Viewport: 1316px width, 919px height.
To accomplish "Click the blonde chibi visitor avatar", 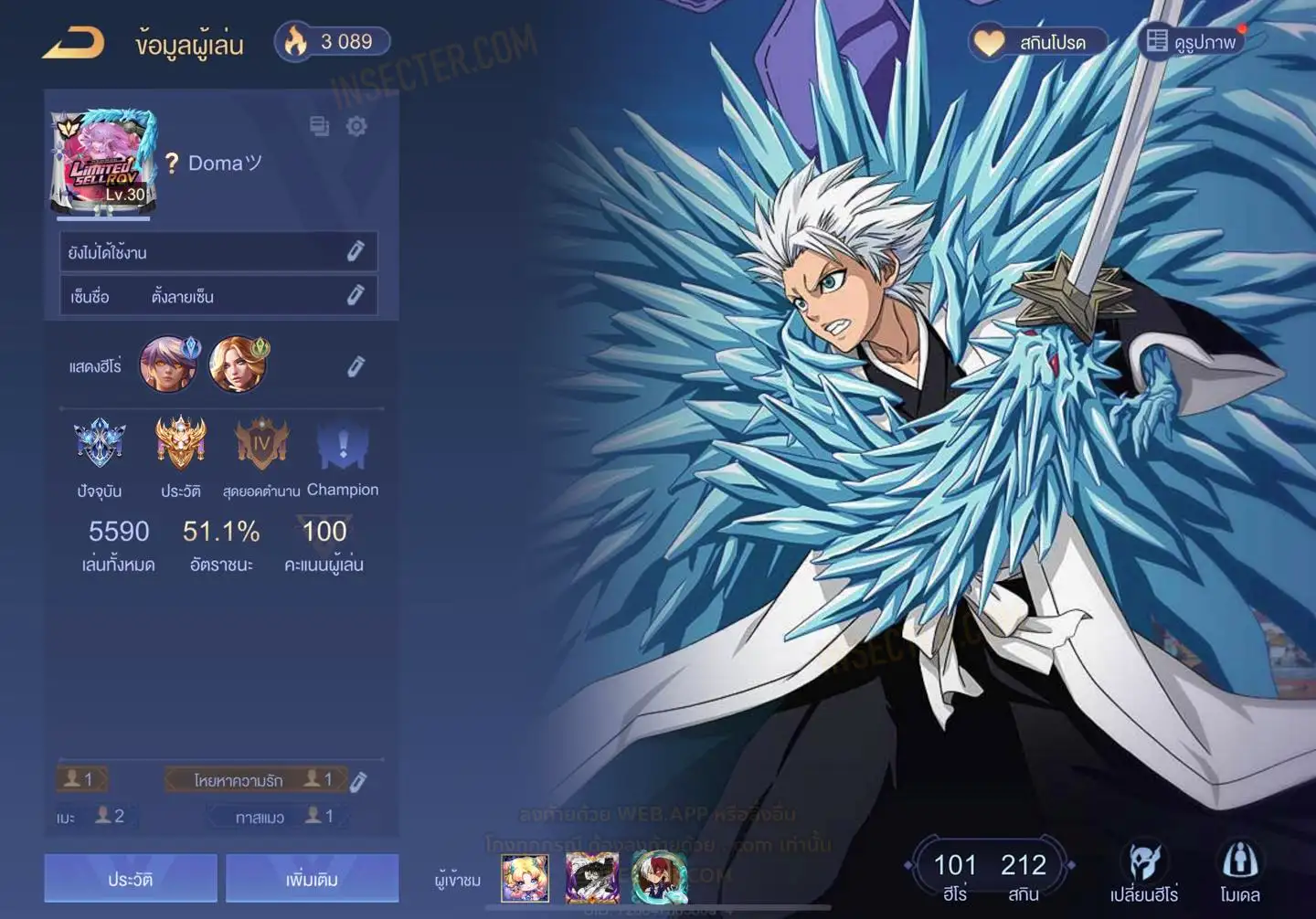I will point(525,878).
